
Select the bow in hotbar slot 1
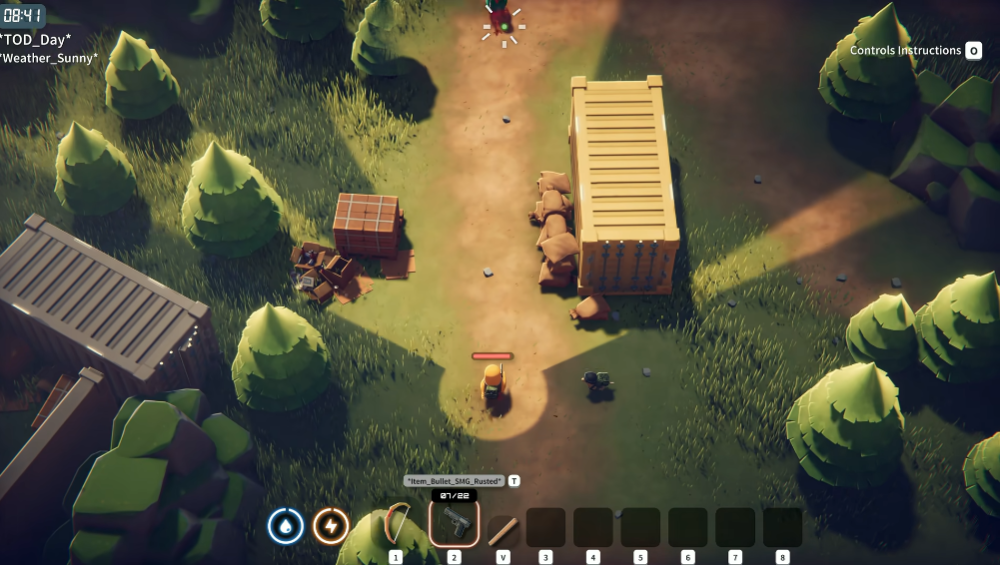pos(396,526)
